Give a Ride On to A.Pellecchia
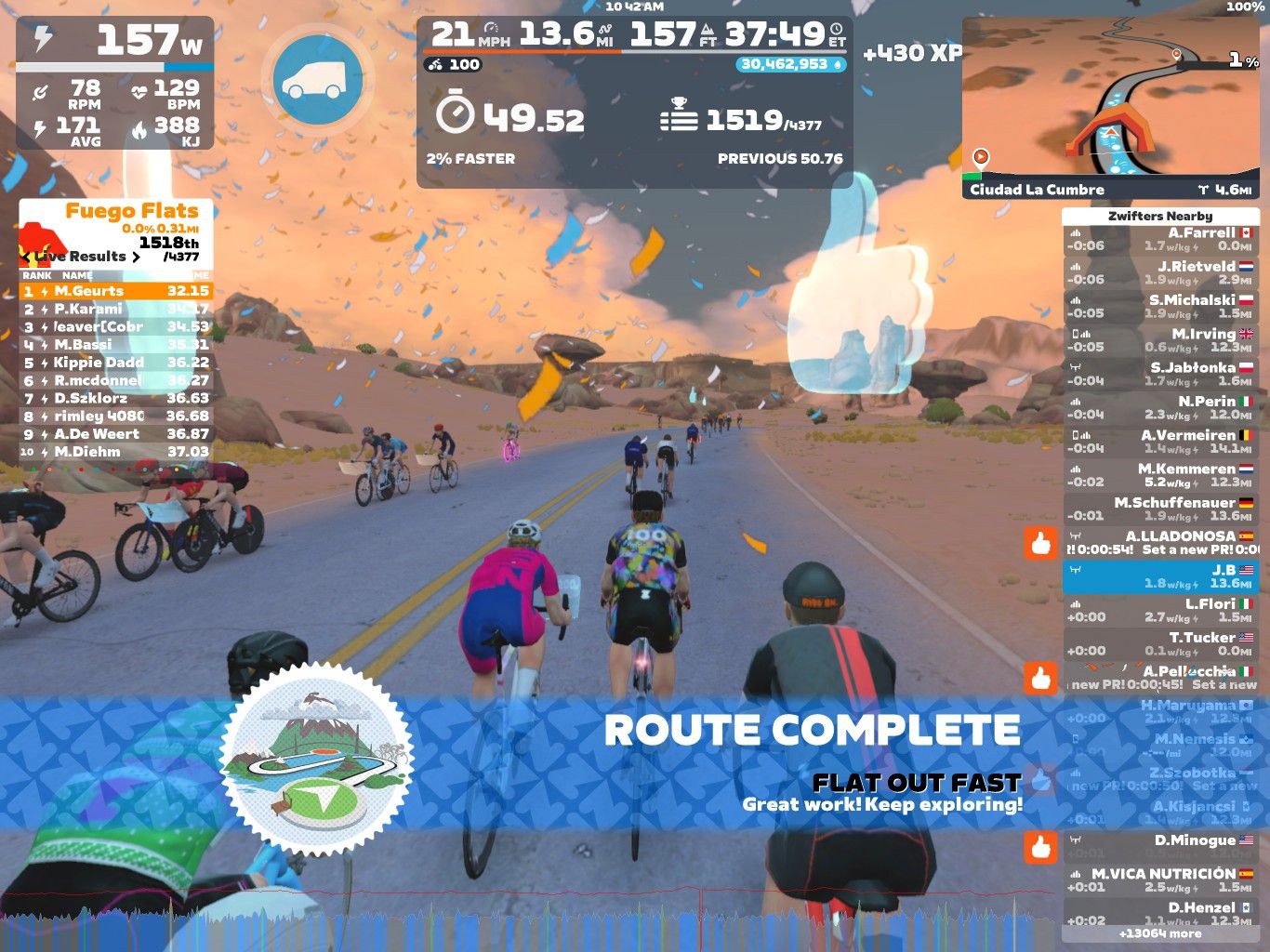This screenshot has height=952, width=1270. point(1041,678)
